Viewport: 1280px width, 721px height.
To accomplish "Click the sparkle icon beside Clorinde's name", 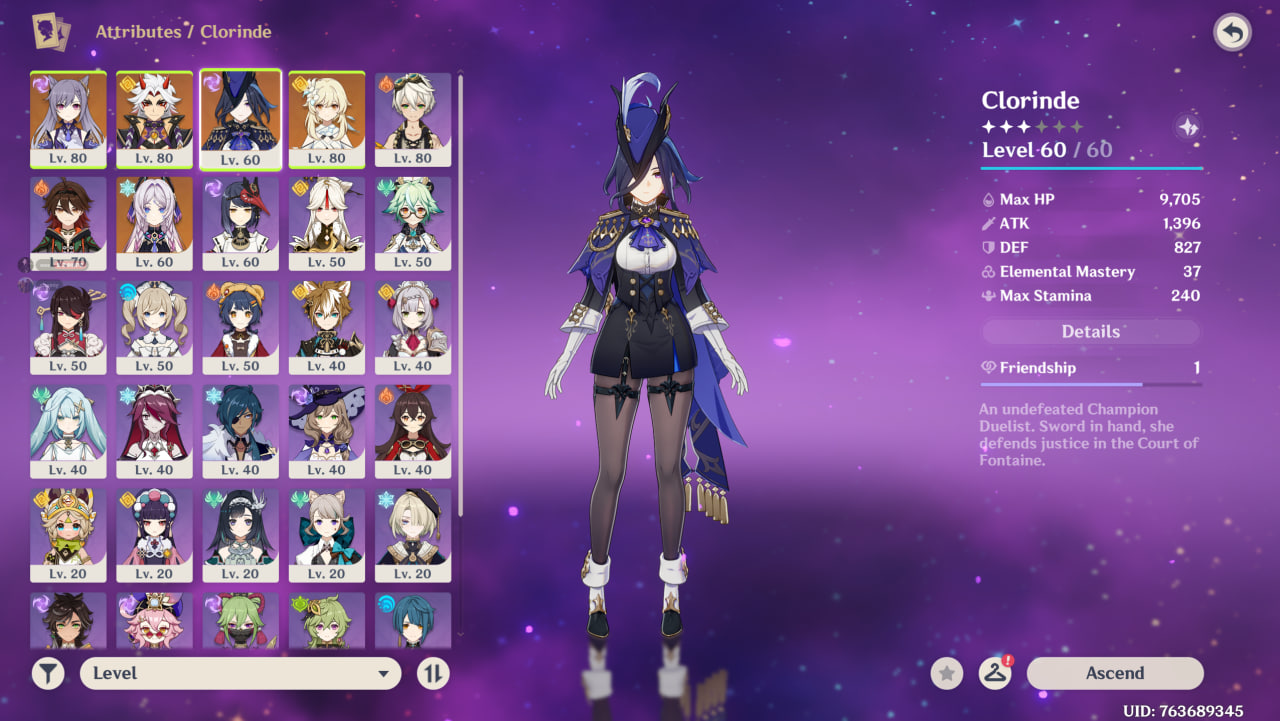I will [x=1188, y=127].
